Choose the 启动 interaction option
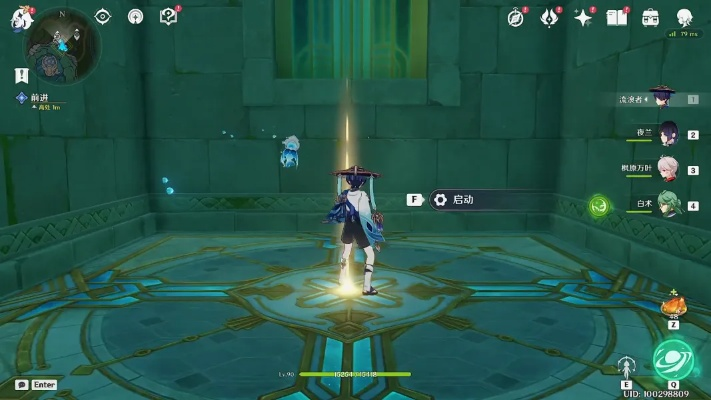This screenshot has width=711, height=400. pyautogui.click(x=462, y=199)
